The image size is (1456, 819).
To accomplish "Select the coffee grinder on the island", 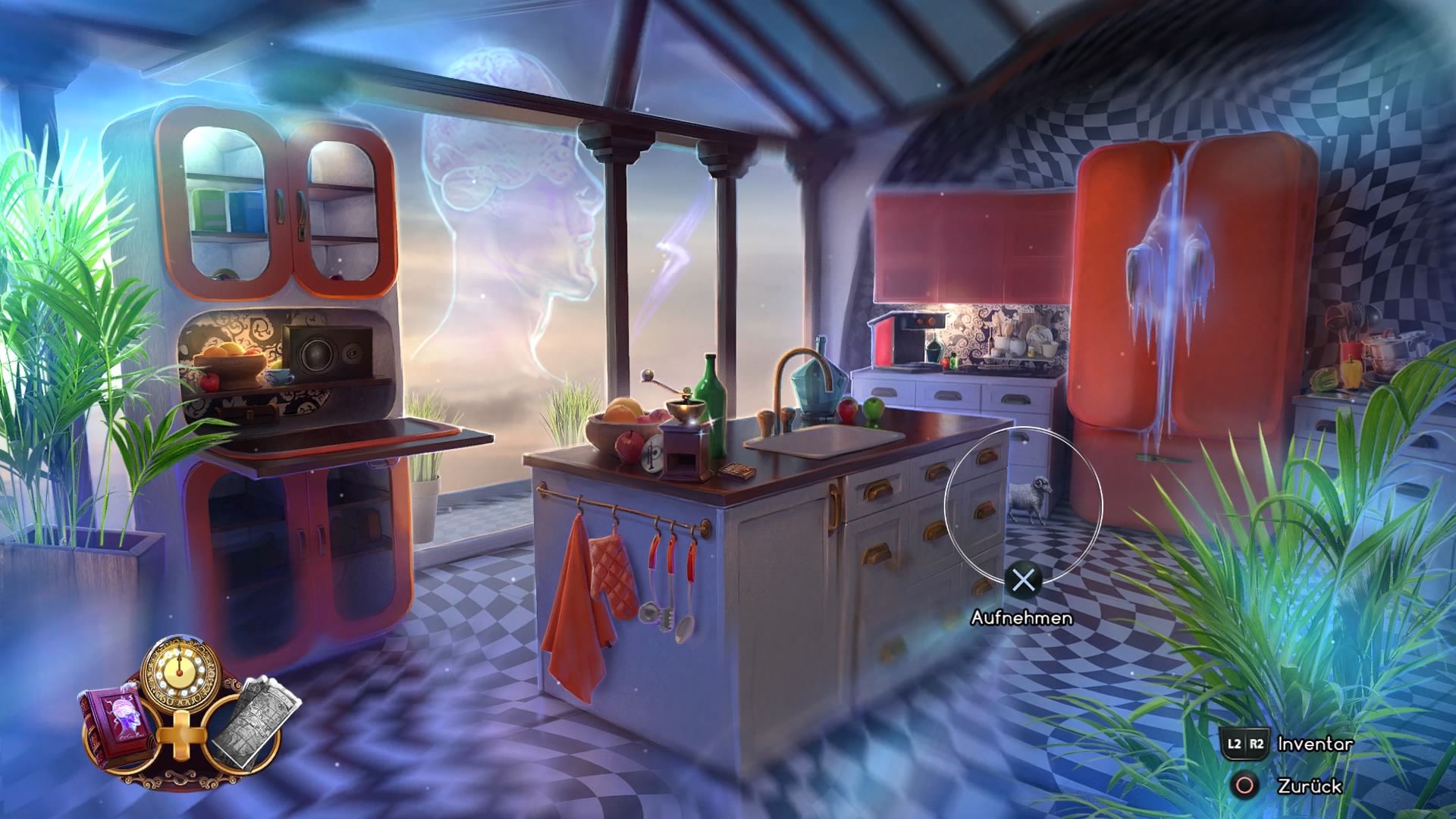I will tap(685, 444).
